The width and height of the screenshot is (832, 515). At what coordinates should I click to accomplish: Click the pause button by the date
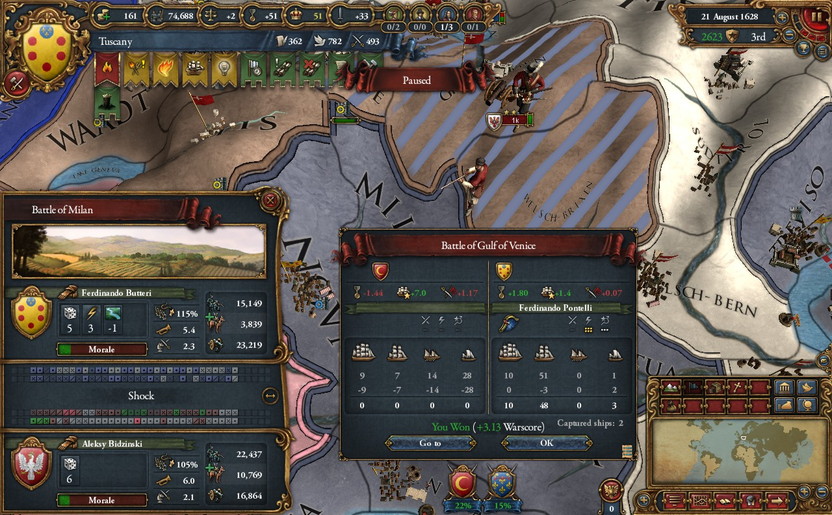[815, 16]
